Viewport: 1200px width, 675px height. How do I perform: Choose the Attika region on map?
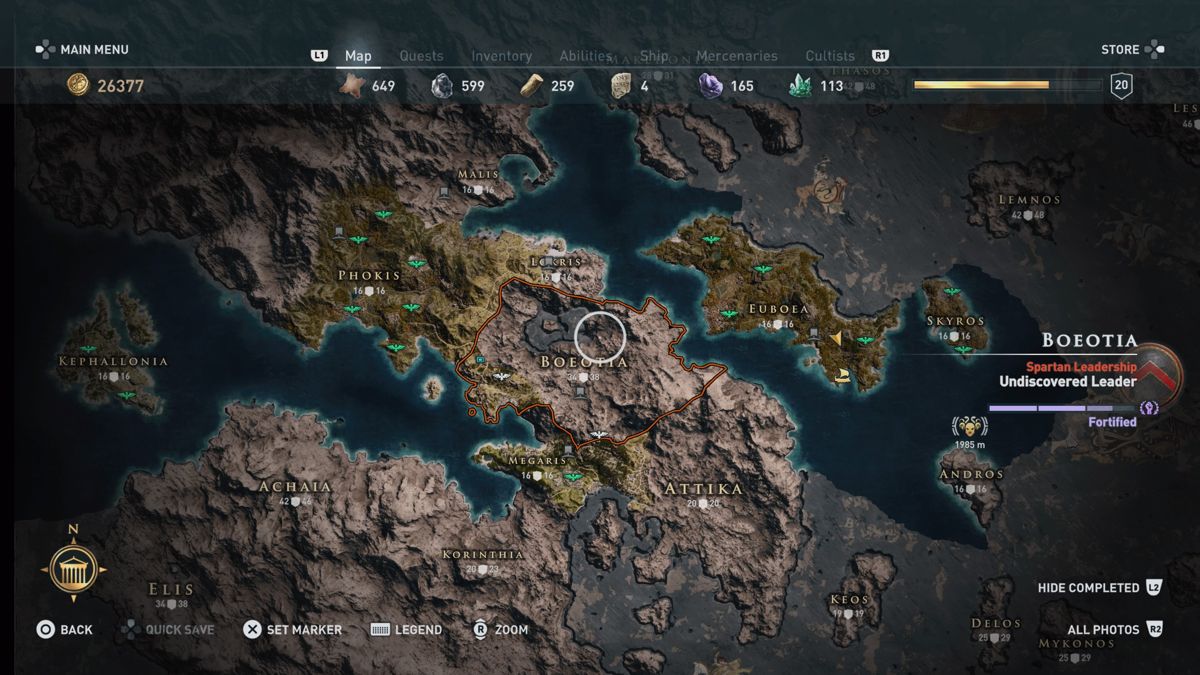click(704, 489)
